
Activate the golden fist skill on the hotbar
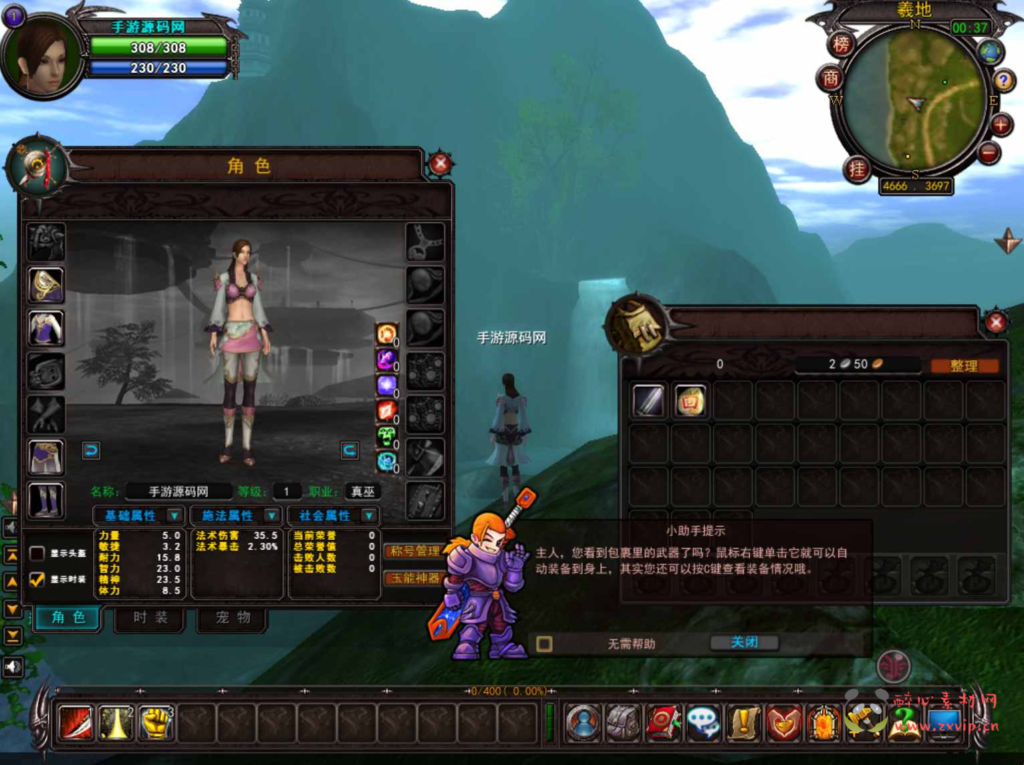click(x=156, y=721)
